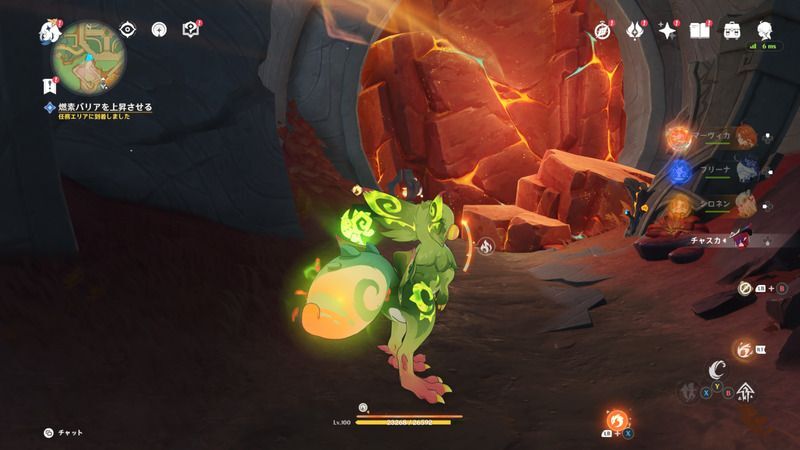
Task: Open the adventurer handbook
Action: 699,30
